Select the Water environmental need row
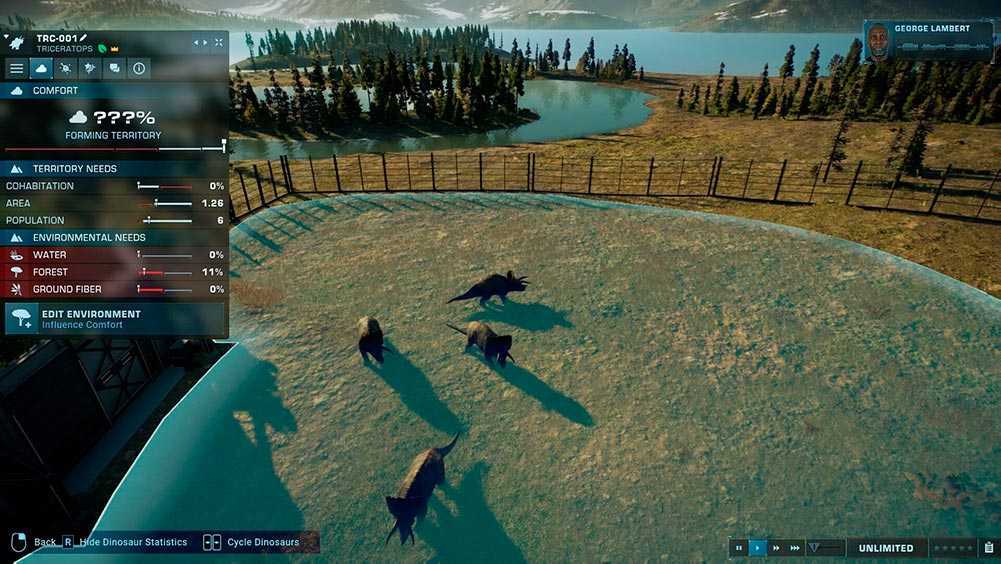Image resolution: width=1001 pixels, height=564 pixels. tap(115, 255)
